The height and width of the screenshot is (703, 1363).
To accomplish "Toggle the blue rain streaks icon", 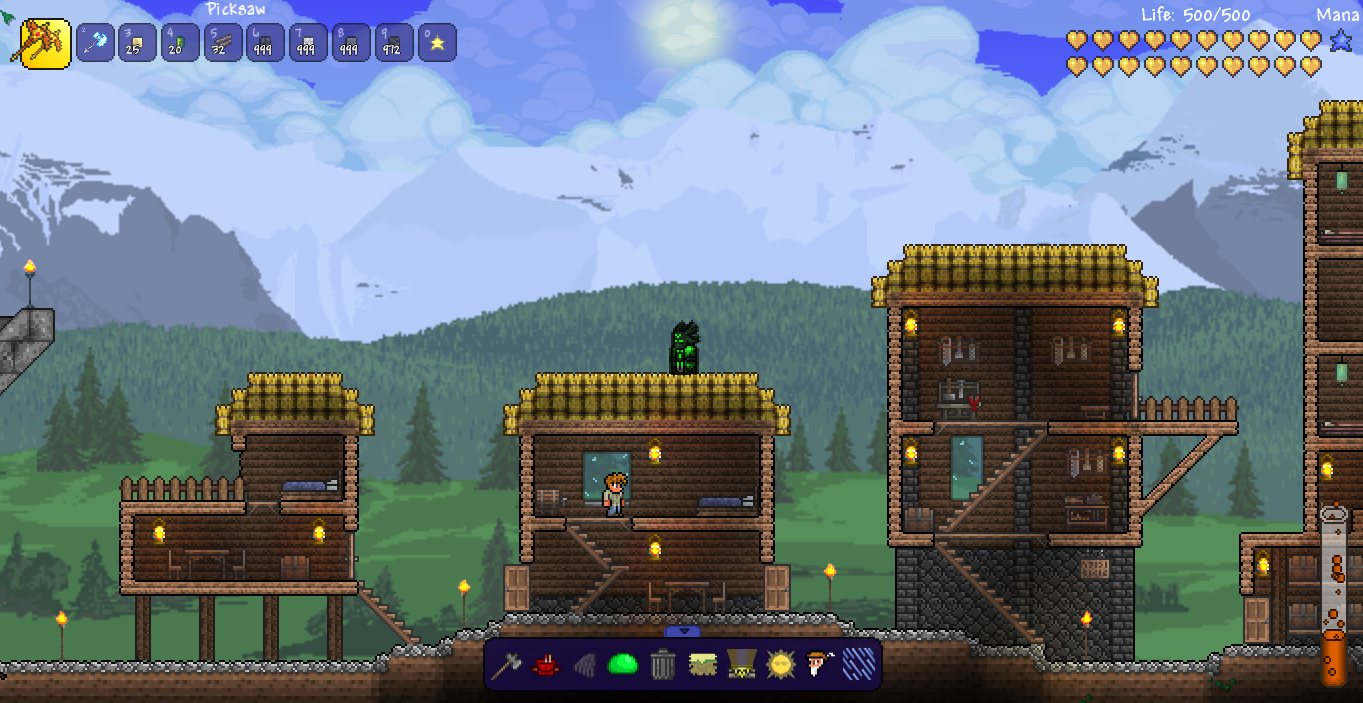I will (x=858, y=664).
